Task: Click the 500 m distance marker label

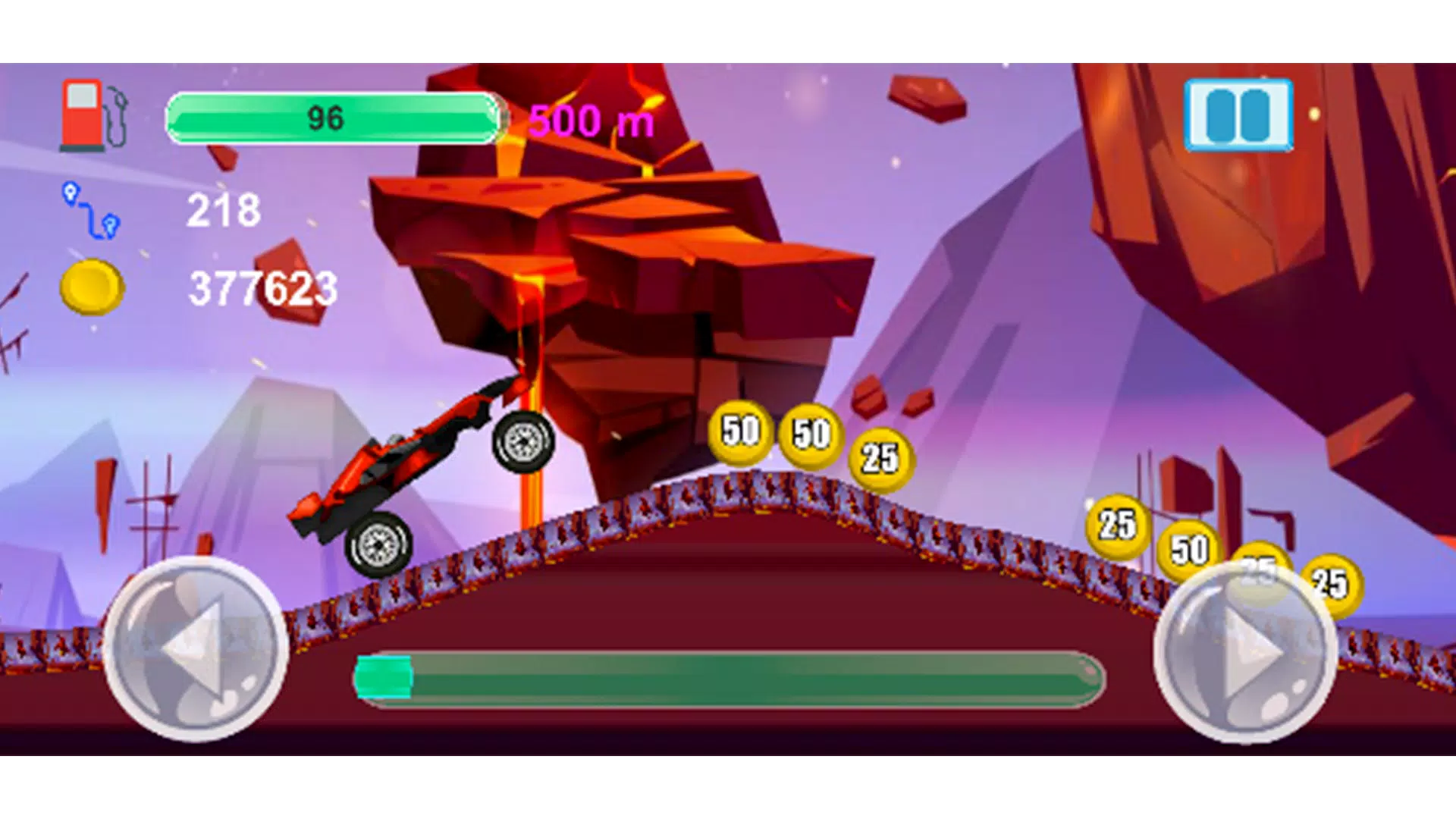Action: click(x=590, y=118)
